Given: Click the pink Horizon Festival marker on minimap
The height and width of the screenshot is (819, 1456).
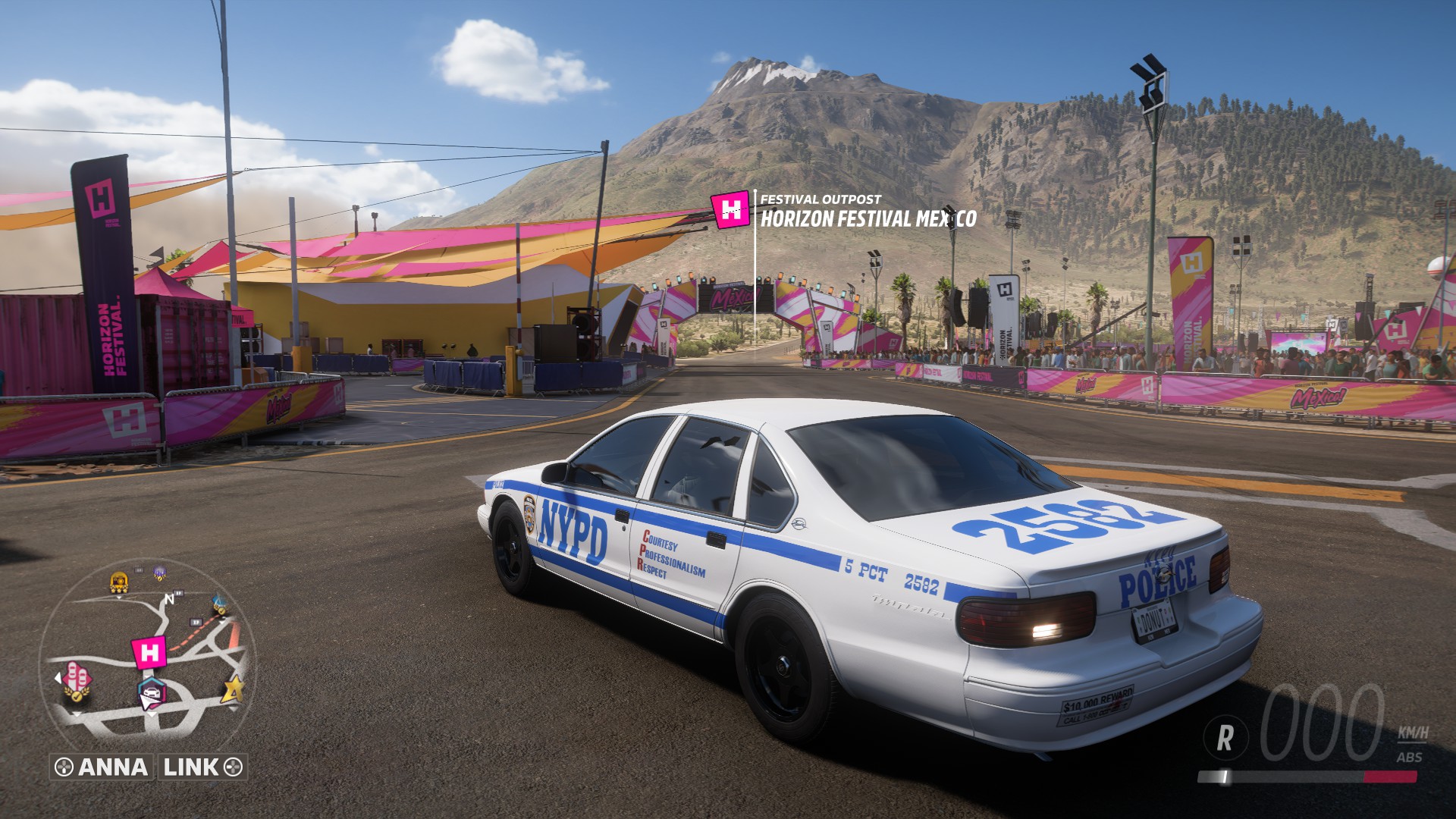Looking at the screenshot, I should (x=149, y=652).
